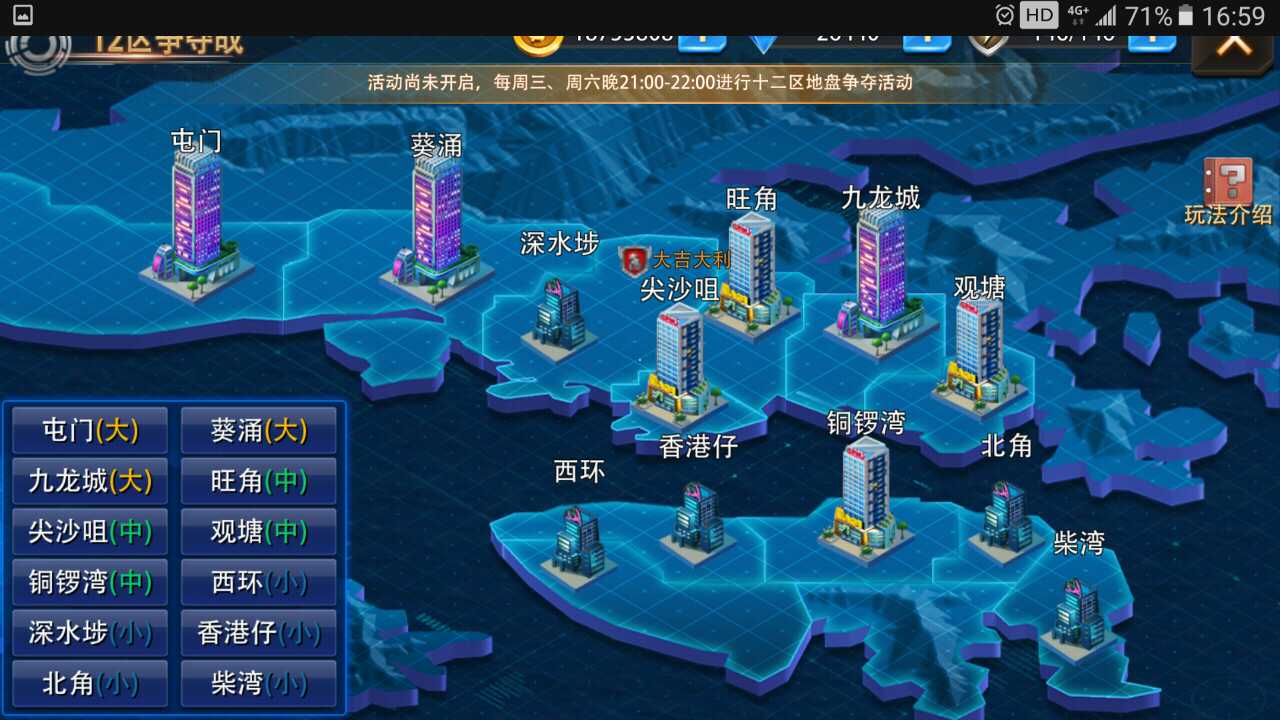Select the 葵涌 skyscraper
This screenshot has height=720, width=1280.
[x=440, y=220]
